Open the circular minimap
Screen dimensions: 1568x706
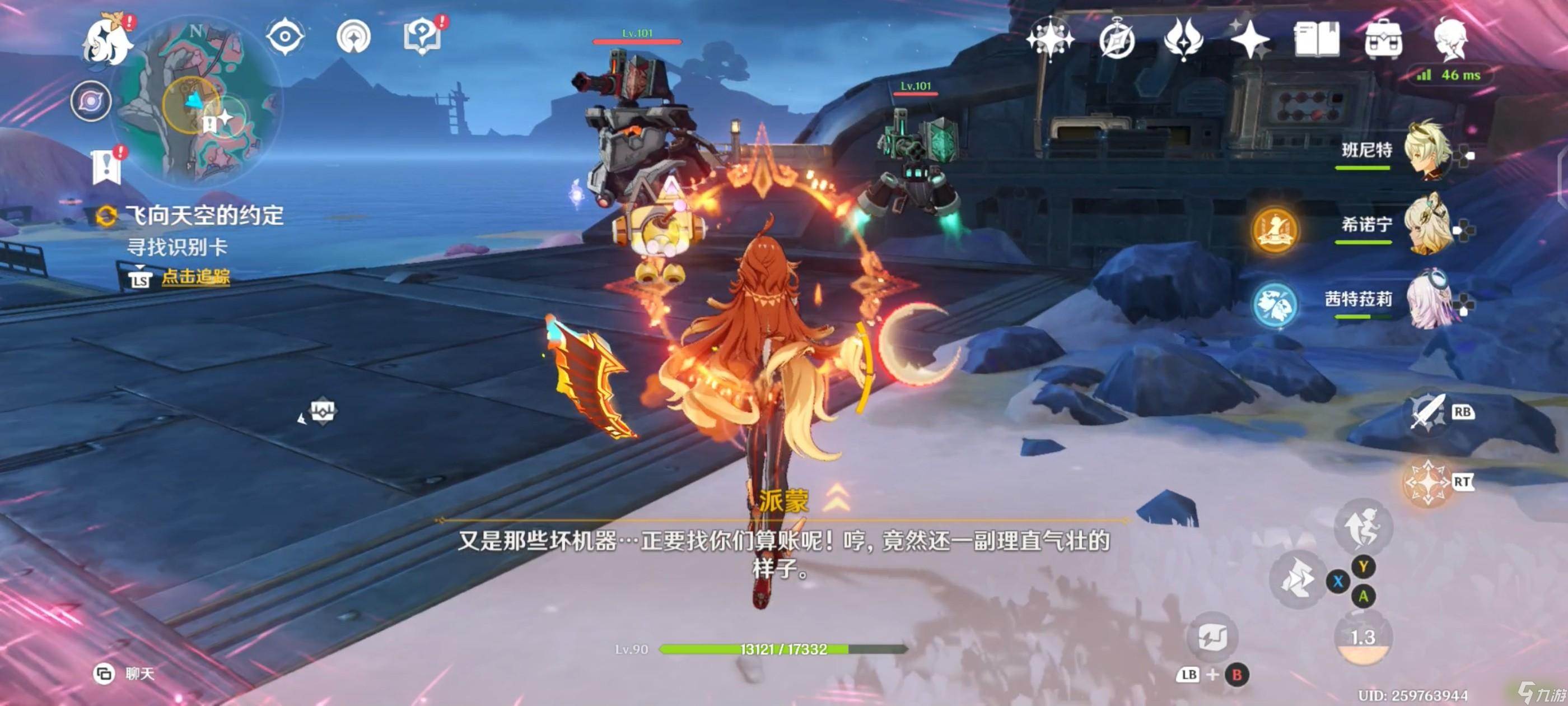[200, 101]
